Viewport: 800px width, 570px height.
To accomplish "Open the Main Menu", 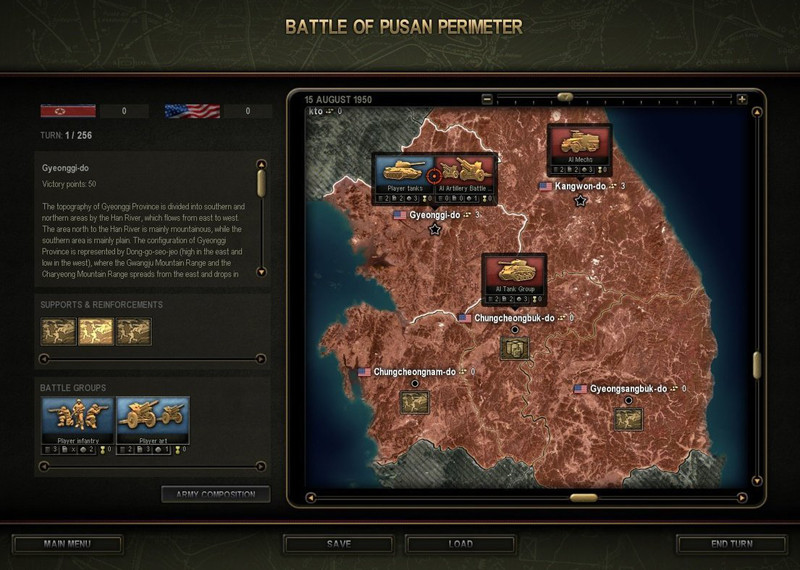I will pos(68,544).
